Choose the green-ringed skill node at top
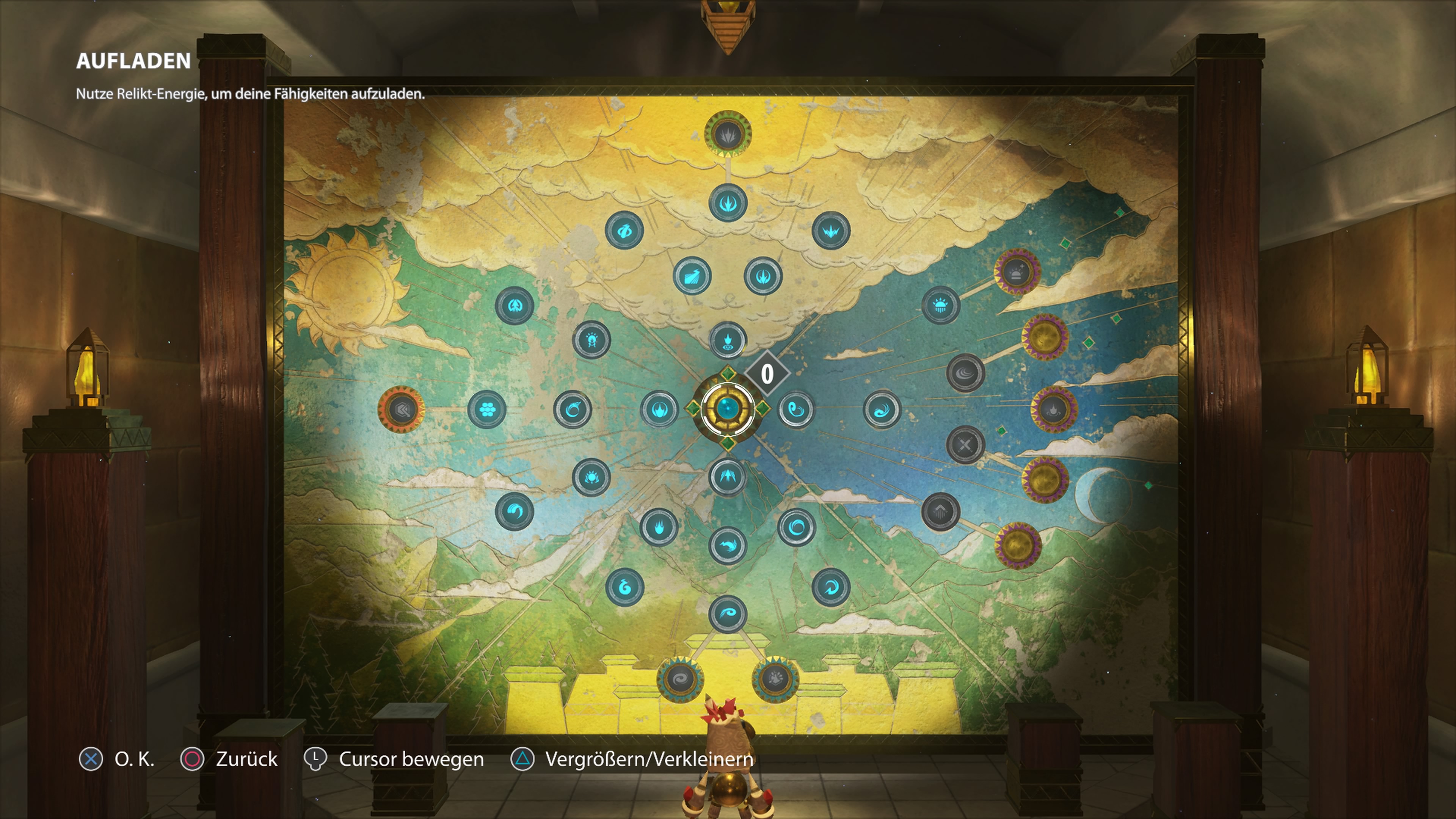 [x=728, y=135]
